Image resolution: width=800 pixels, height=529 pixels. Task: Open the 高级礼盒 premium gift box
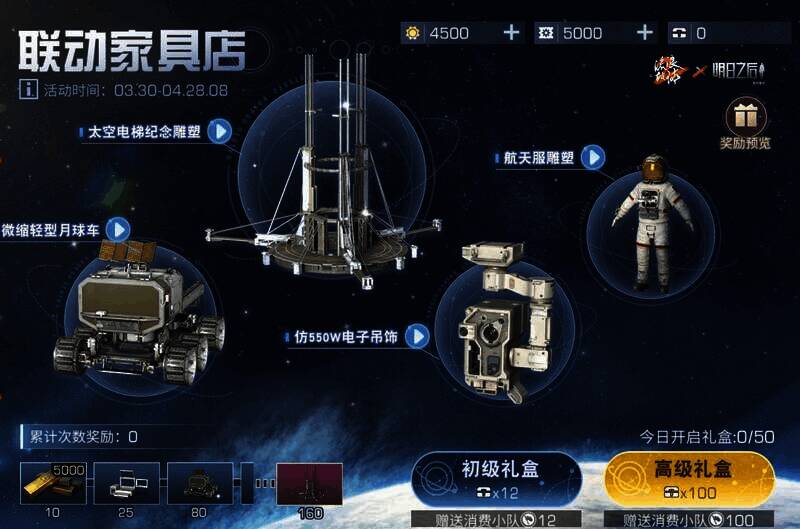pyautogui.click(x=689, y=478)
